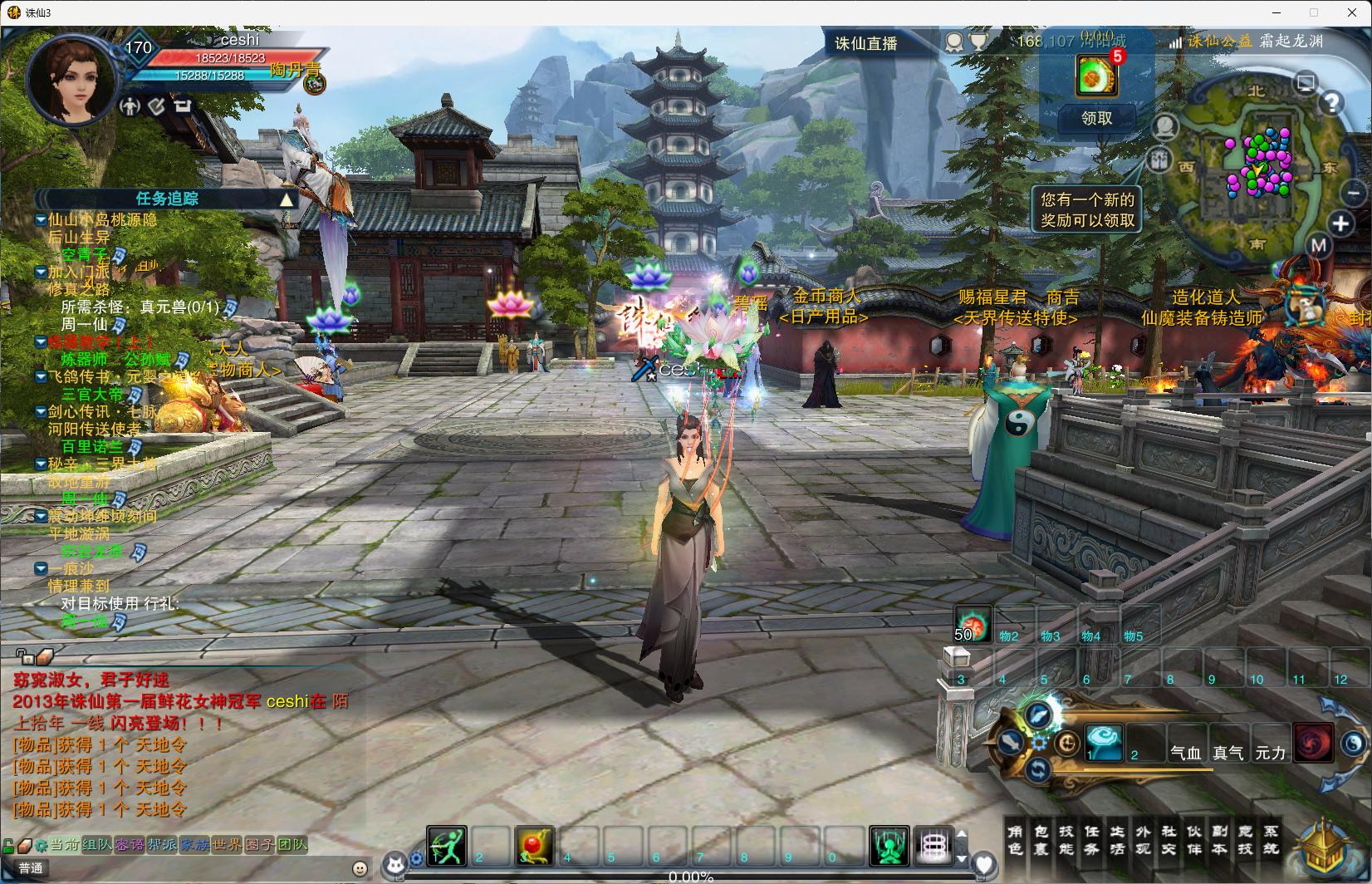
Task: Collapse the 任务追踪 quest tracker panel
Action: pos(286,199)
